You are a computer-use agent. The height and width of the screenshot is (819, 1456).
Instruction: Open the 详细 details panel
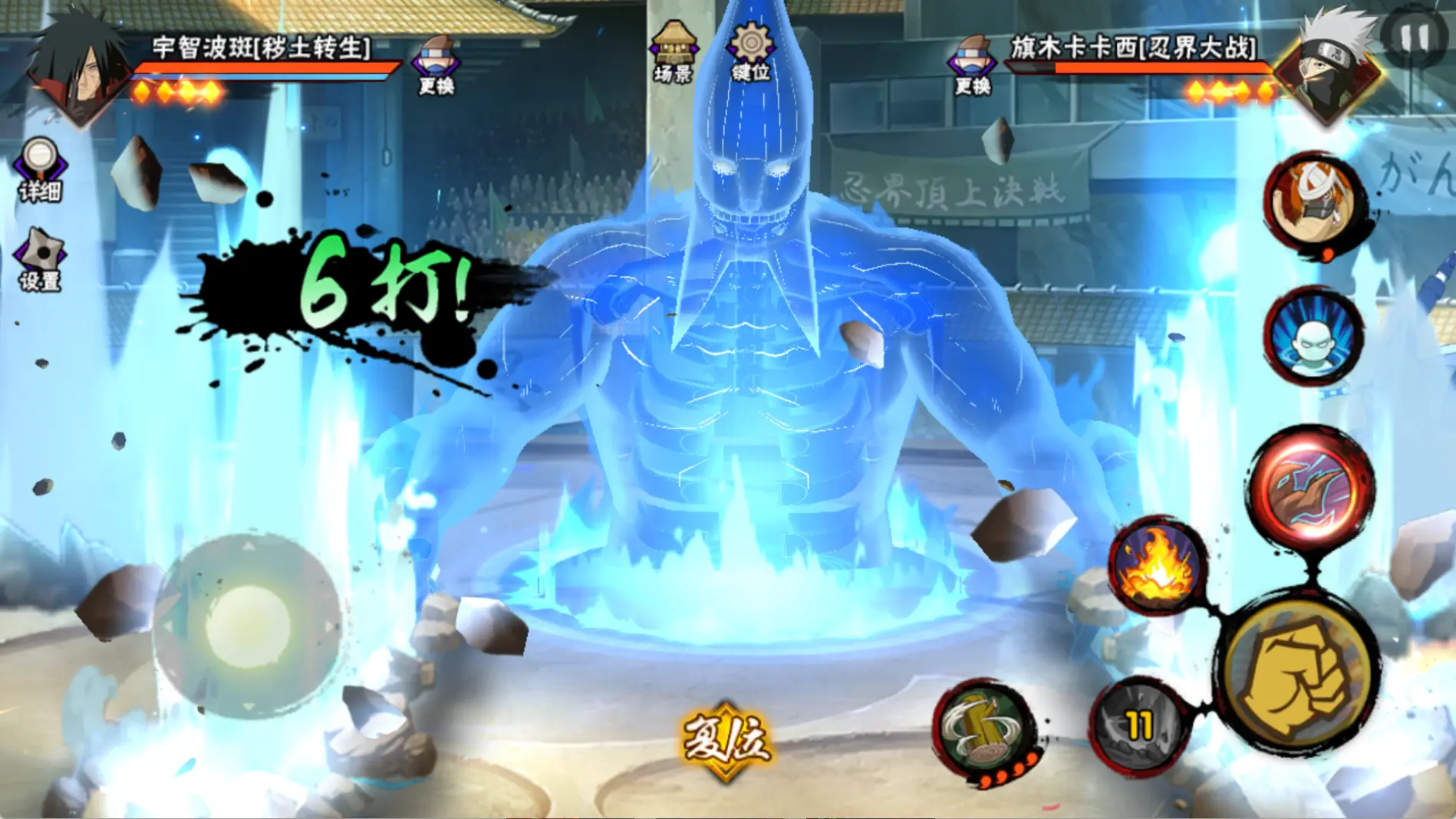(40, 169)
